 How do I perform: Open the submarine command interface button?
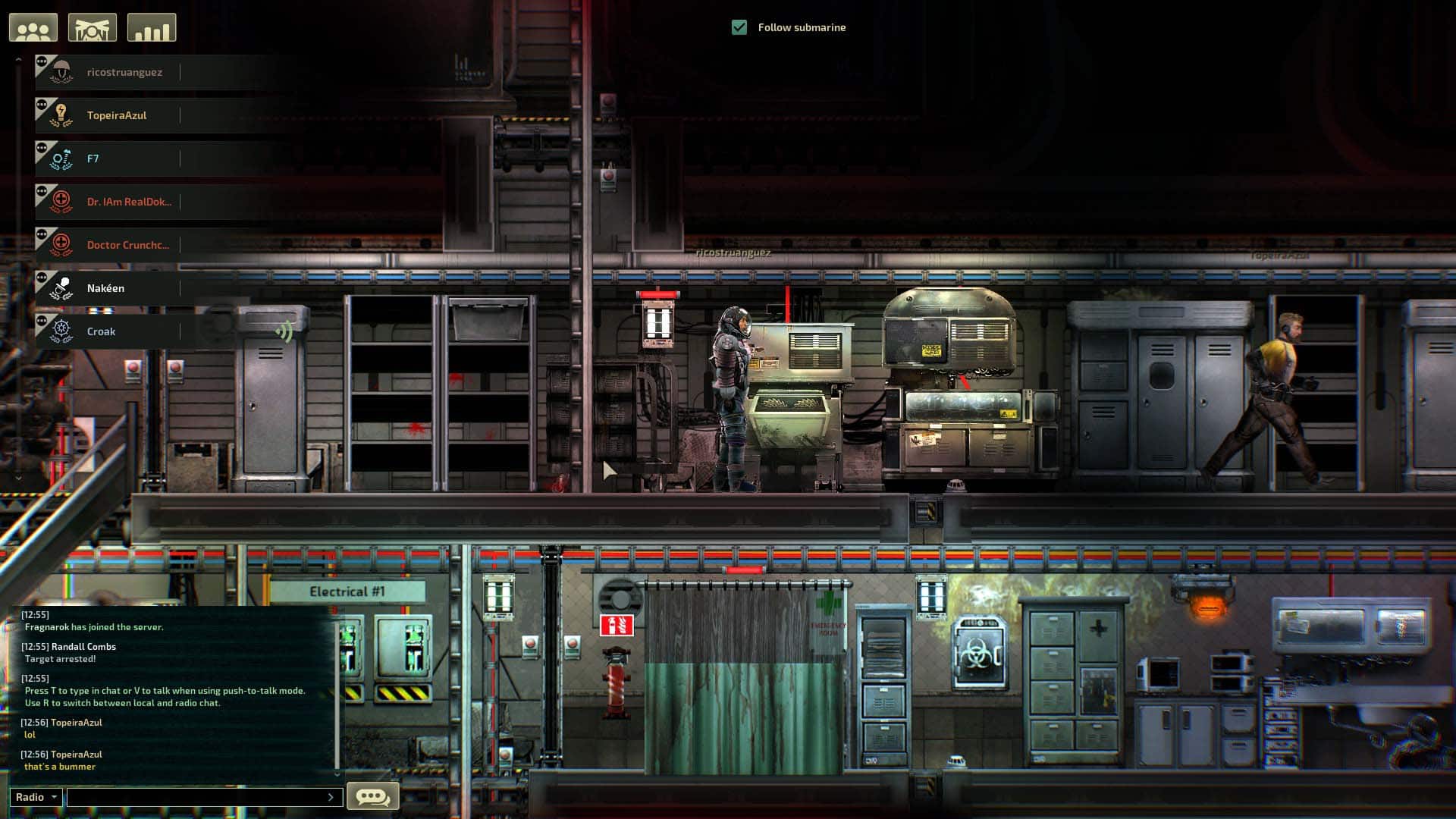pyautogui.click(x=93, y=28)
